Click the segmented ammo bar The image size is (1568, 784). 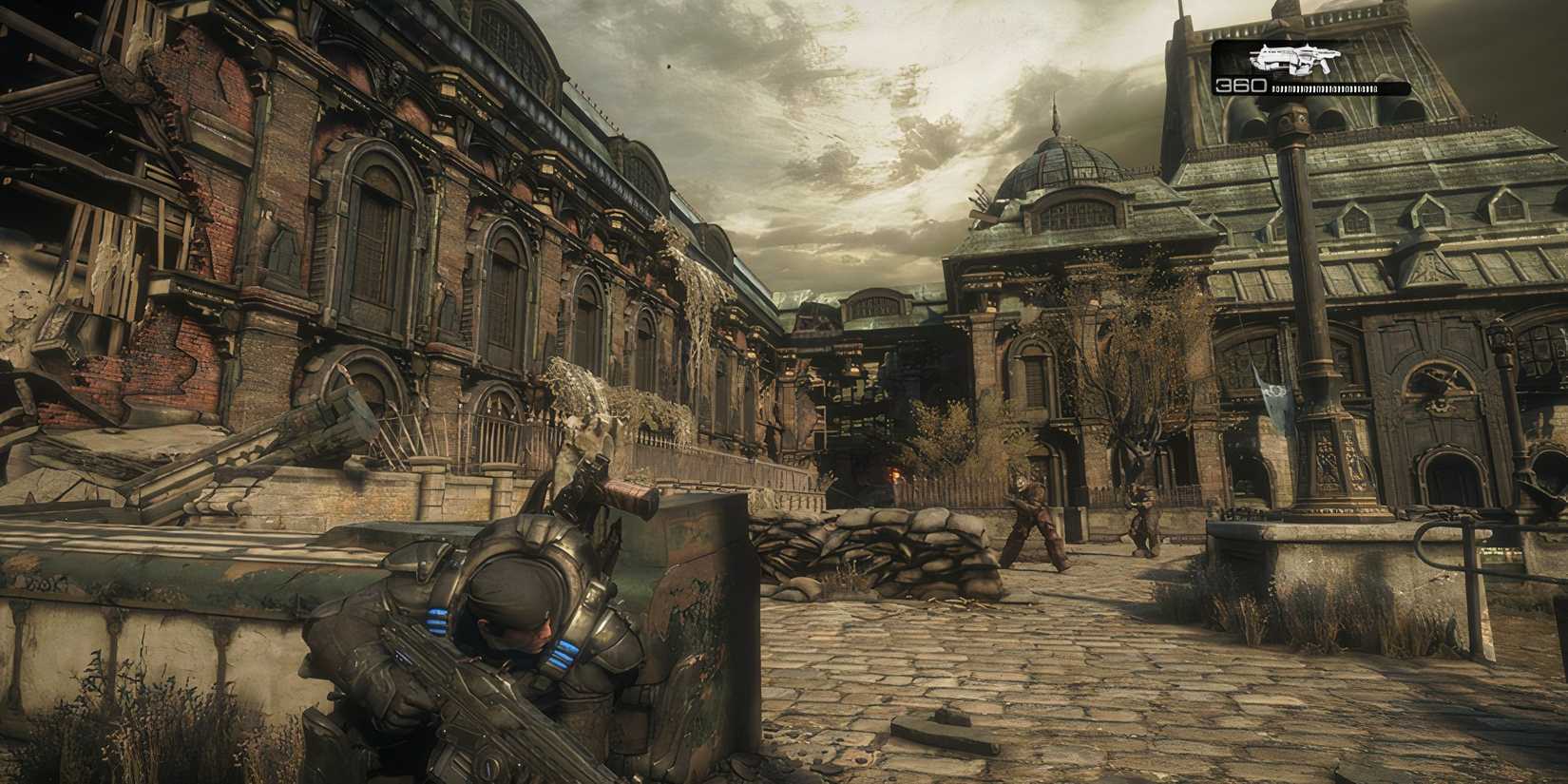[1323, 87]
